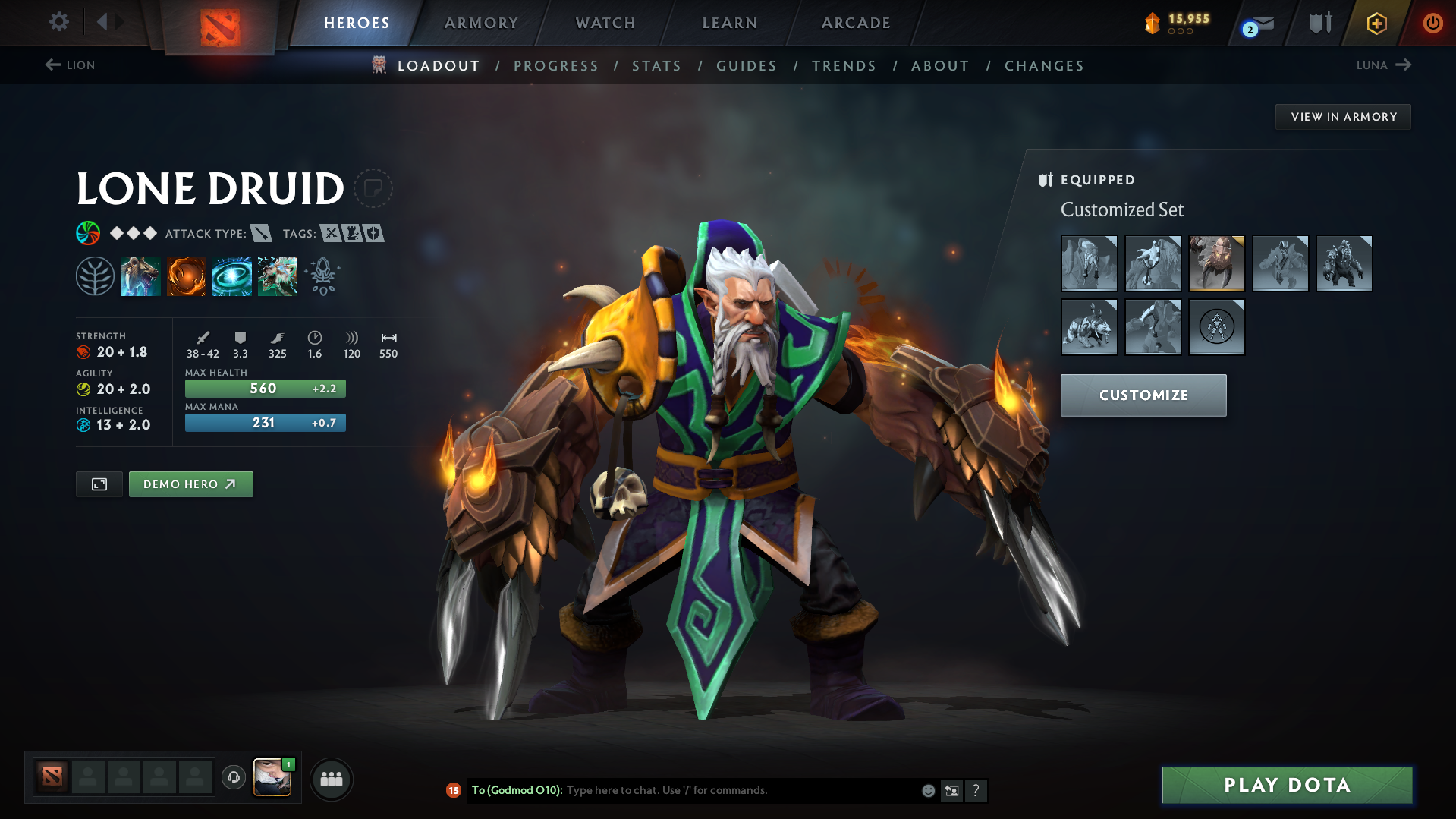
Task: Toggle the friends list panel icon
Action: pos(332,779)
